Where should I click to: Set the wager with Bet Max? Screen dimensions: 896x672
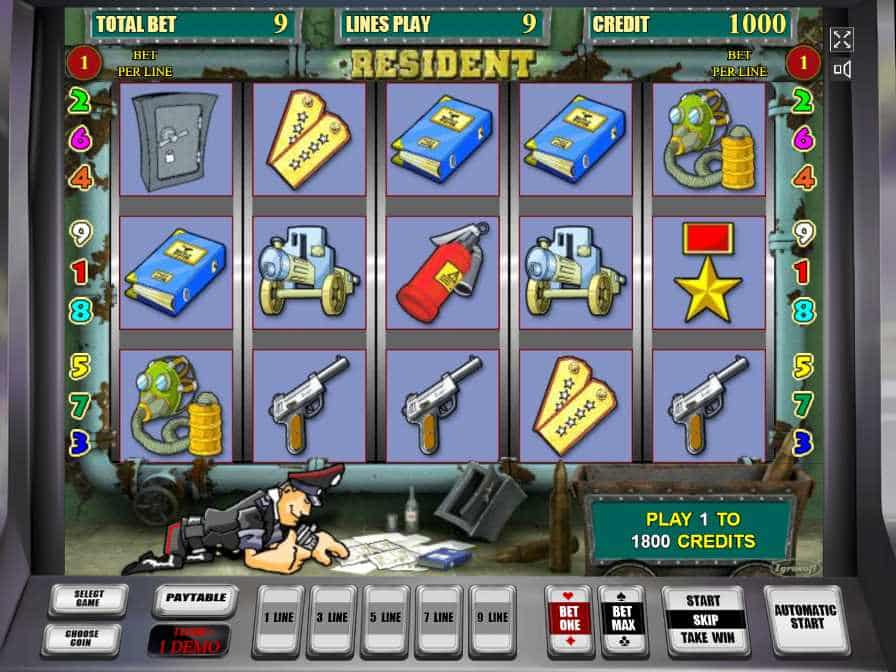[x=622, y=619]
